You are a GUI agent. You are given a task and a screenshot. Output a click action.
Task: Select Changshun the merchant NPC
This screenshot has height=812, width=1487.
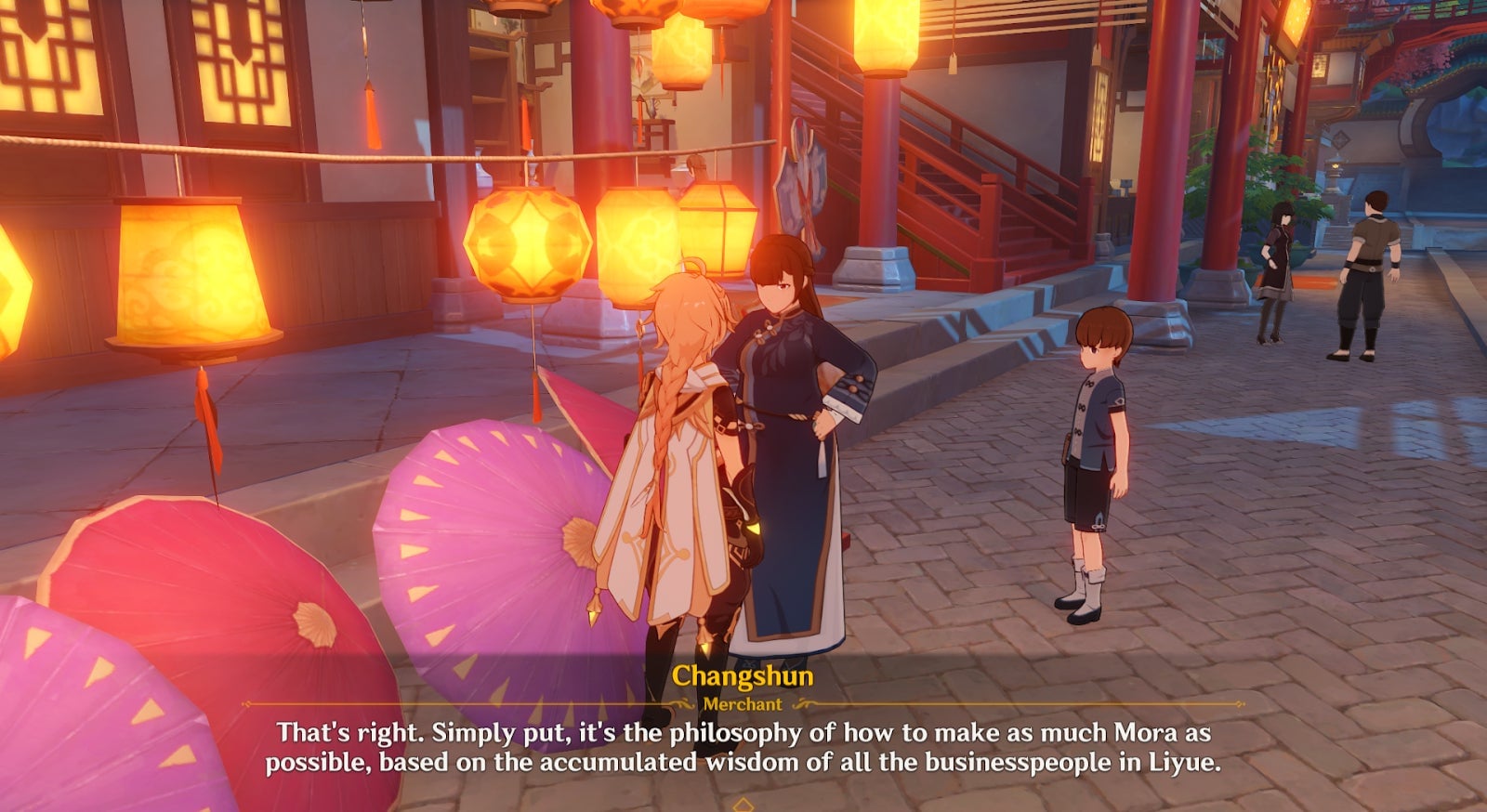tap(796, 418)
